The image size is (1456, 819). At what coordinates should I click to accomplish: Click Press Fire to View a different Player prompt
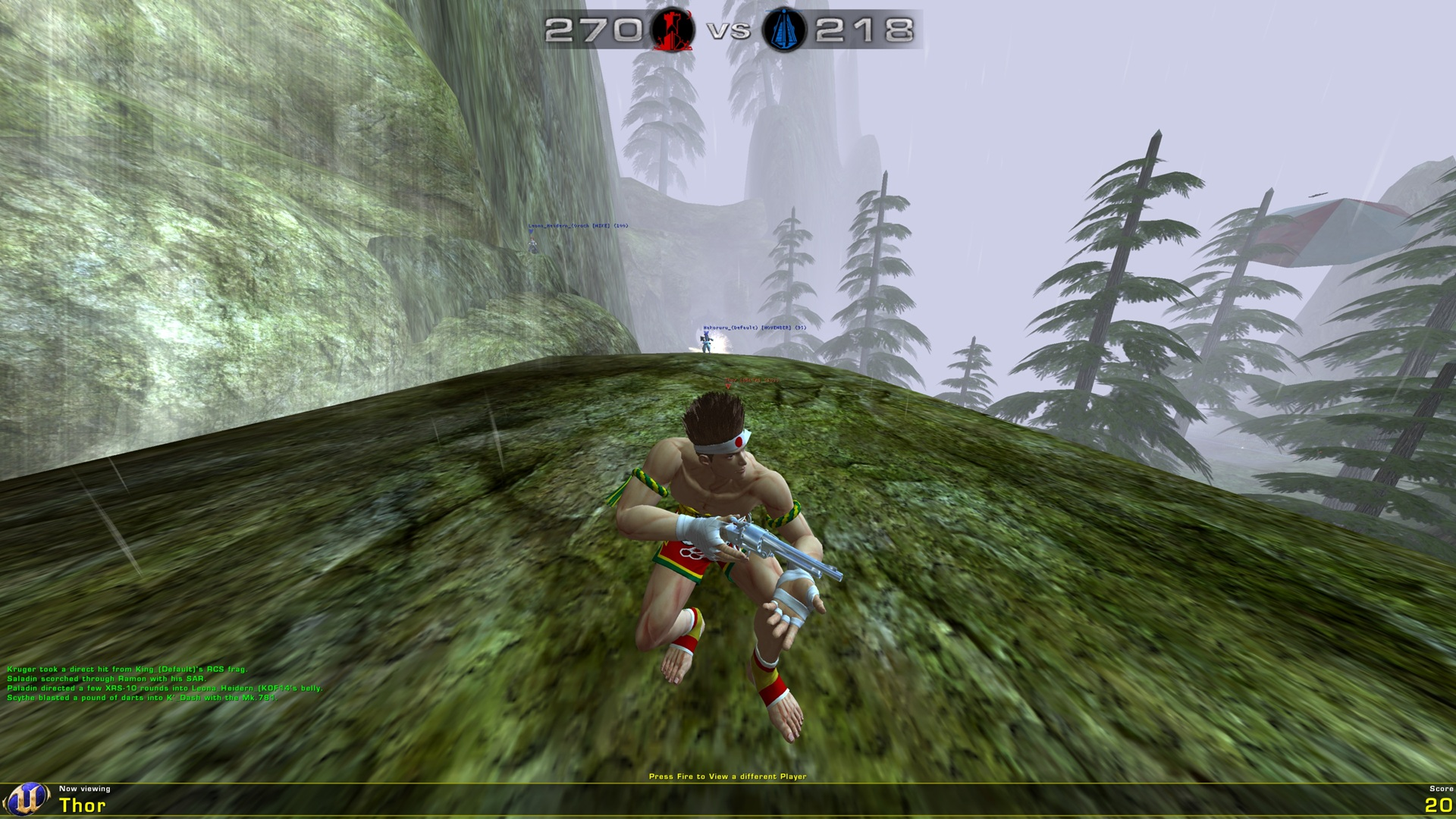(x=728, y=777)
